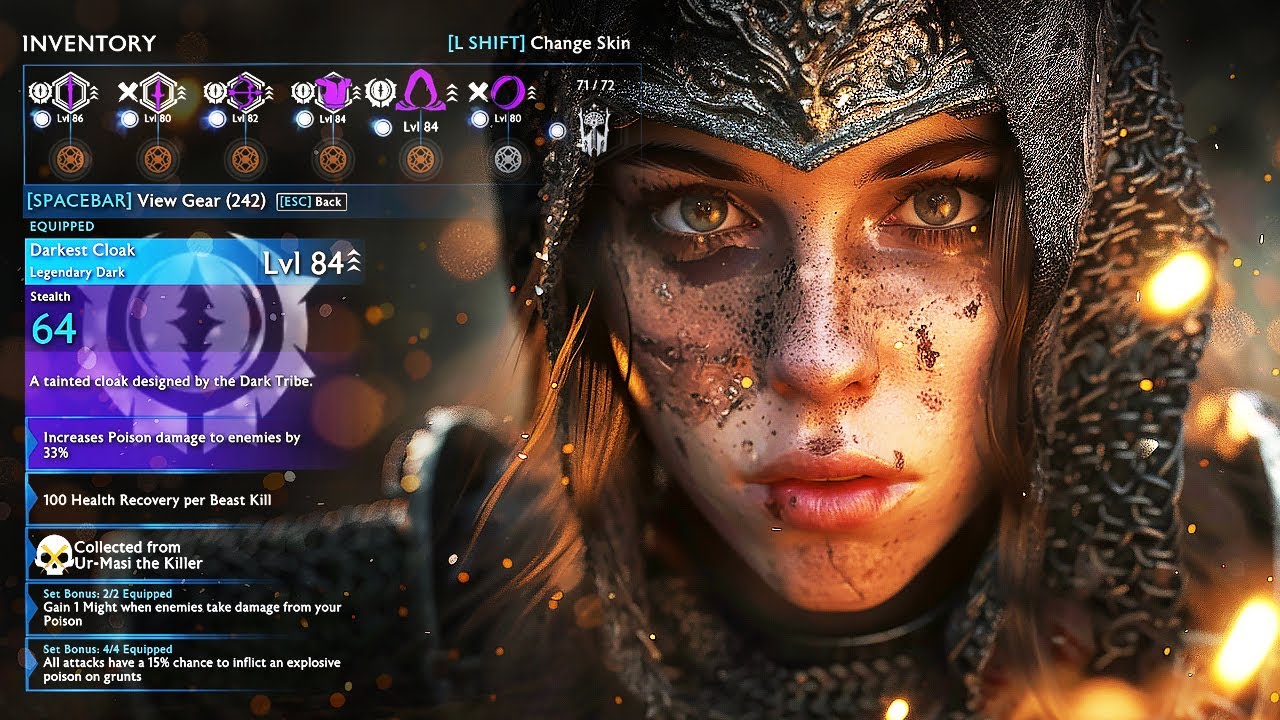Viewport: 1280px width, 720px height.
Task: Choose the Lvl 82 bow gear slot
Action: coord(246,93)
